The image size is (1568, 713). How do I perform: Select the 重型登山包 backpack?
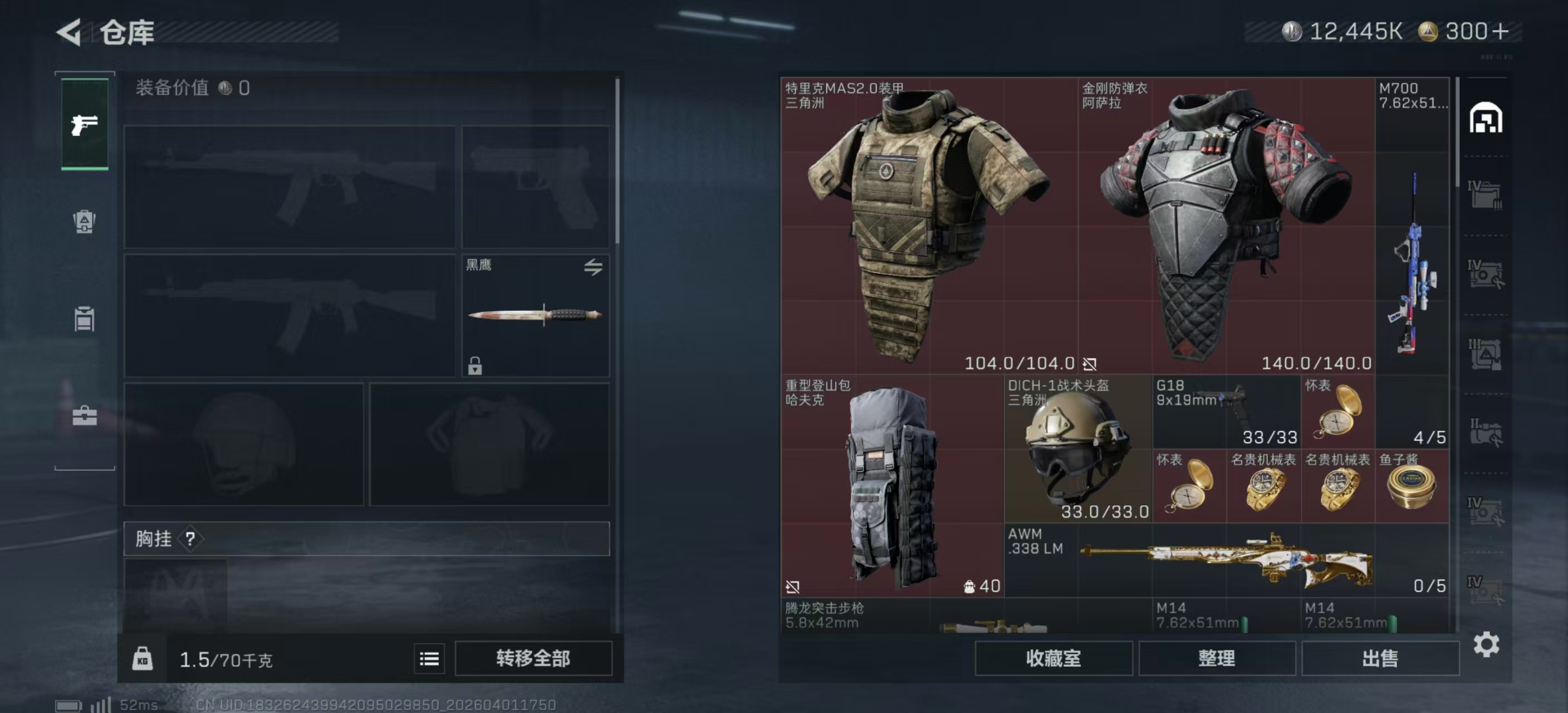891,485
